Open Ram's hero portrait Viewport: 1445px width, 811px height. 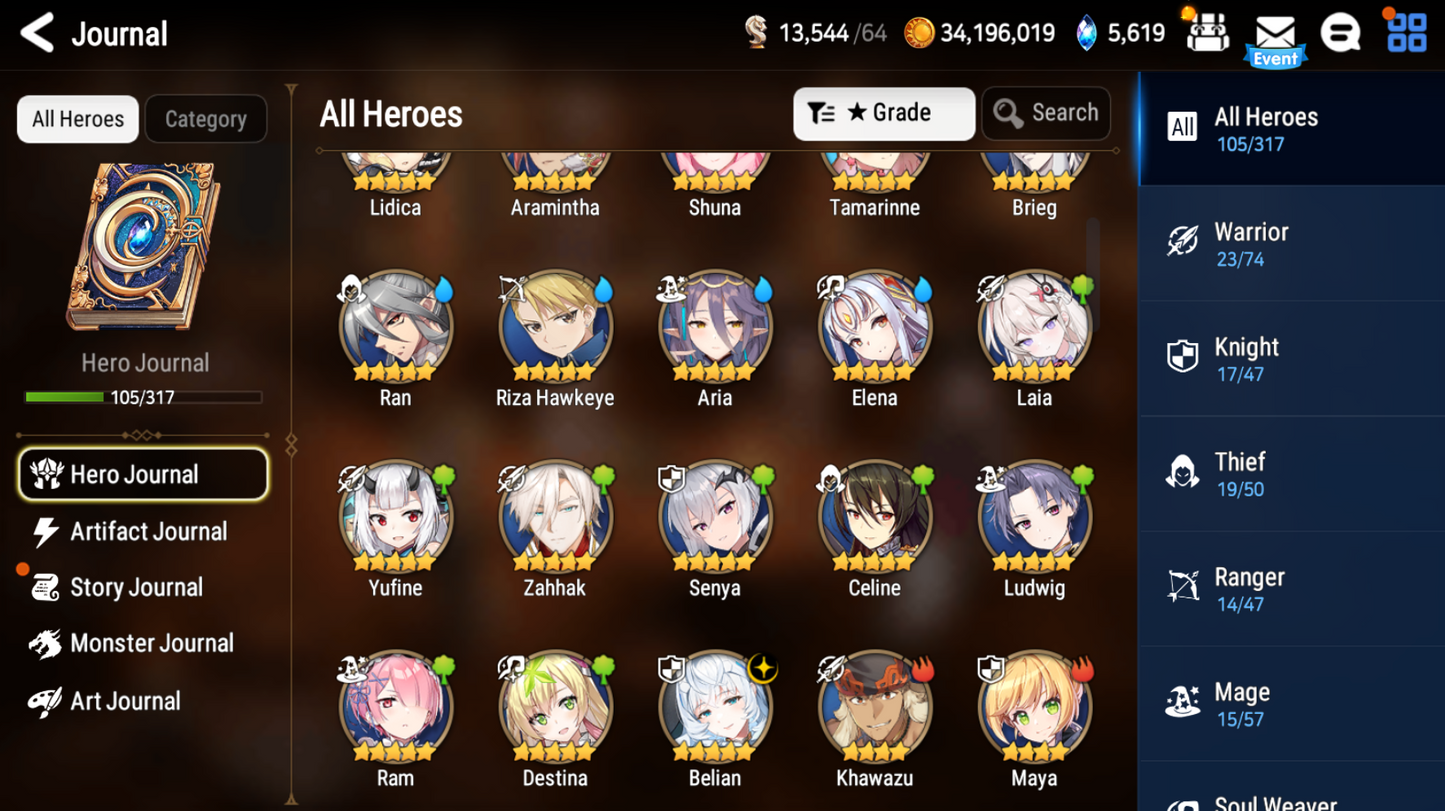pyautogui.click(x=394, y=707)
